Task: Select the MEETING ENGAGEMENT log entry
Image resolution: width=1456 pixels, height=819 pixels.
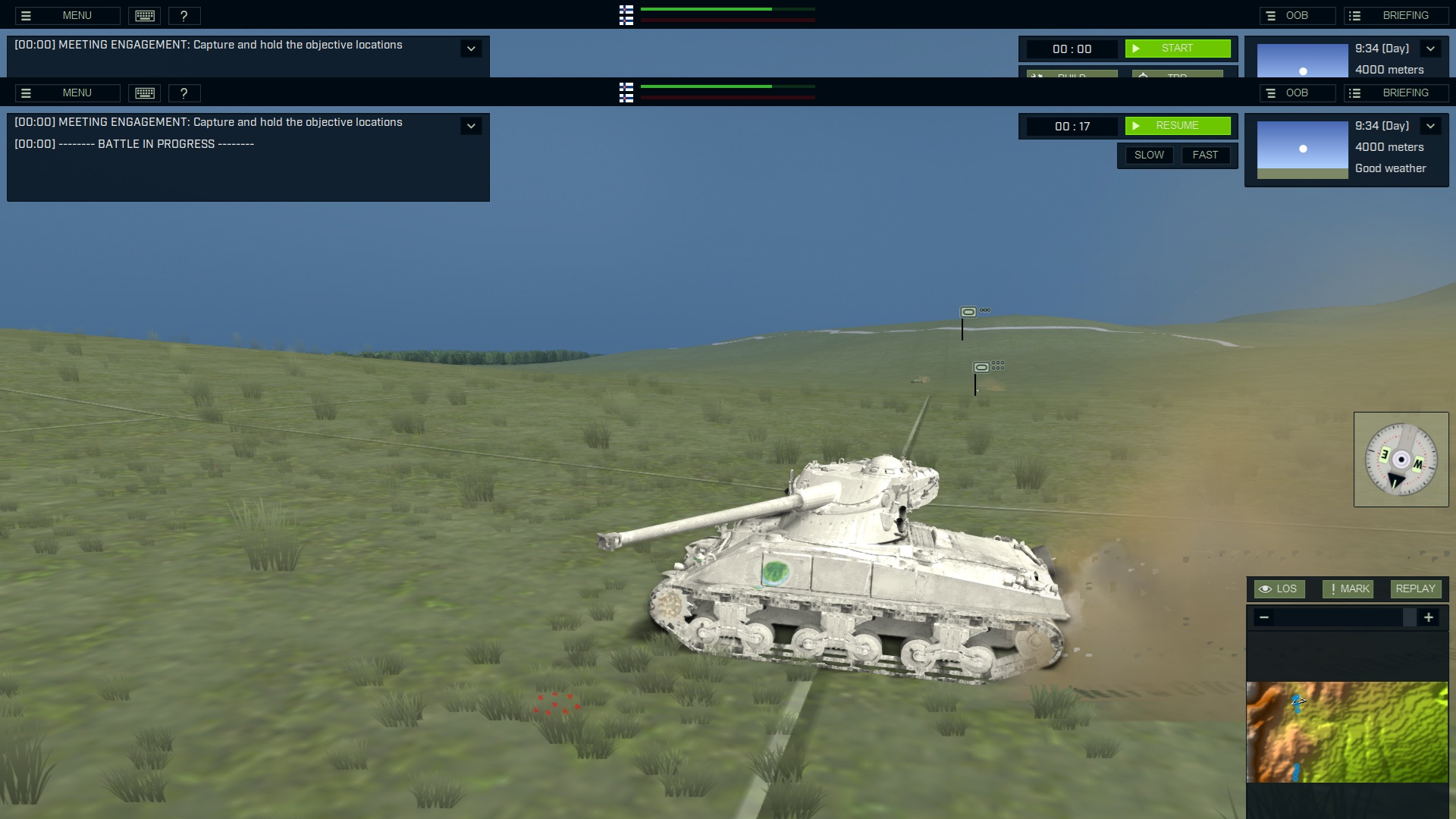Action: [209, 122]
